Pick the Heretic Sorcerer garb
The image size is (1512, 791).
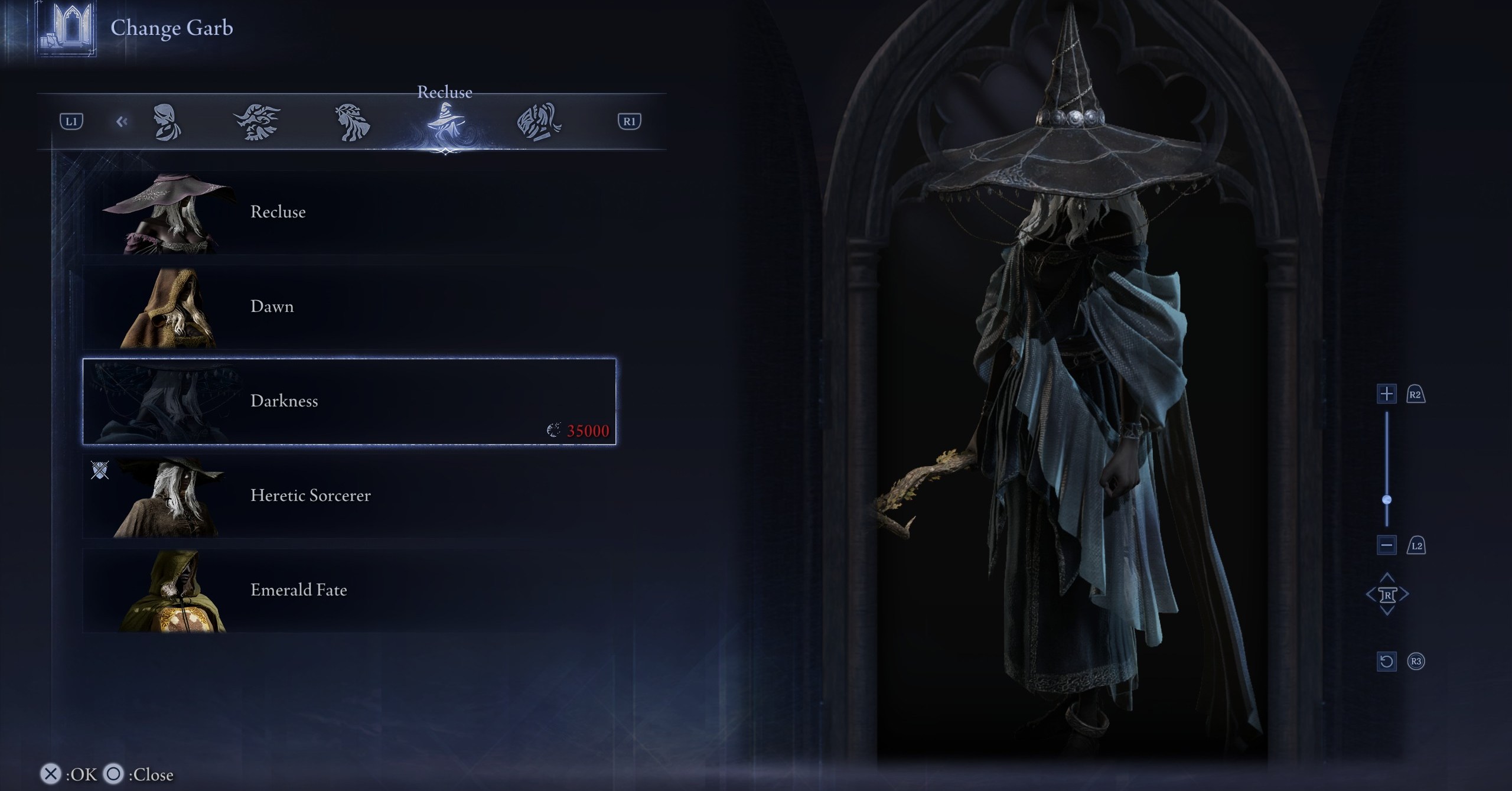pos(348,496)
